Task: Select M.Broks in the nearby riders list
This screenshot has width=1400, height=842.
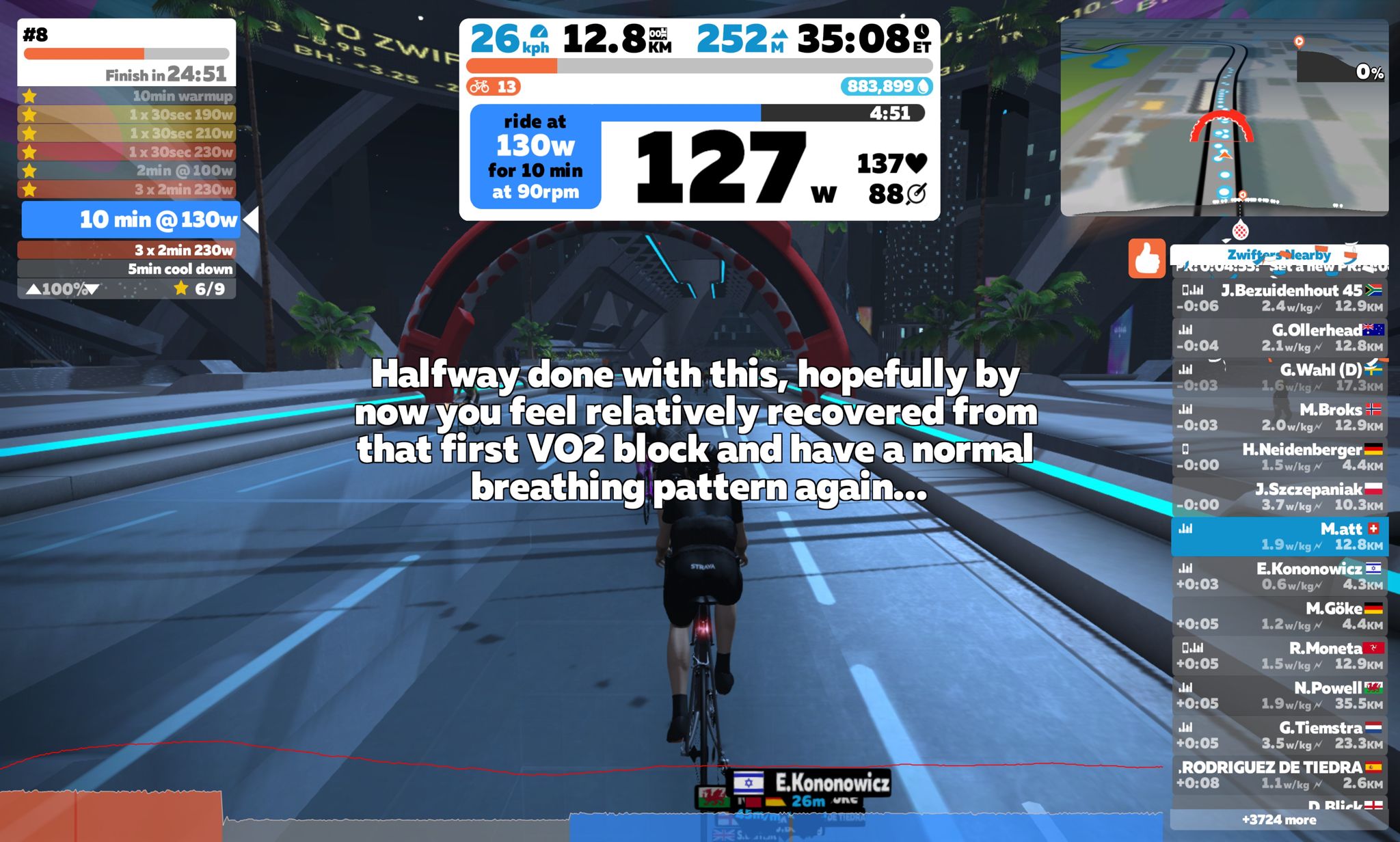Action: click(x=1280, y=417)
